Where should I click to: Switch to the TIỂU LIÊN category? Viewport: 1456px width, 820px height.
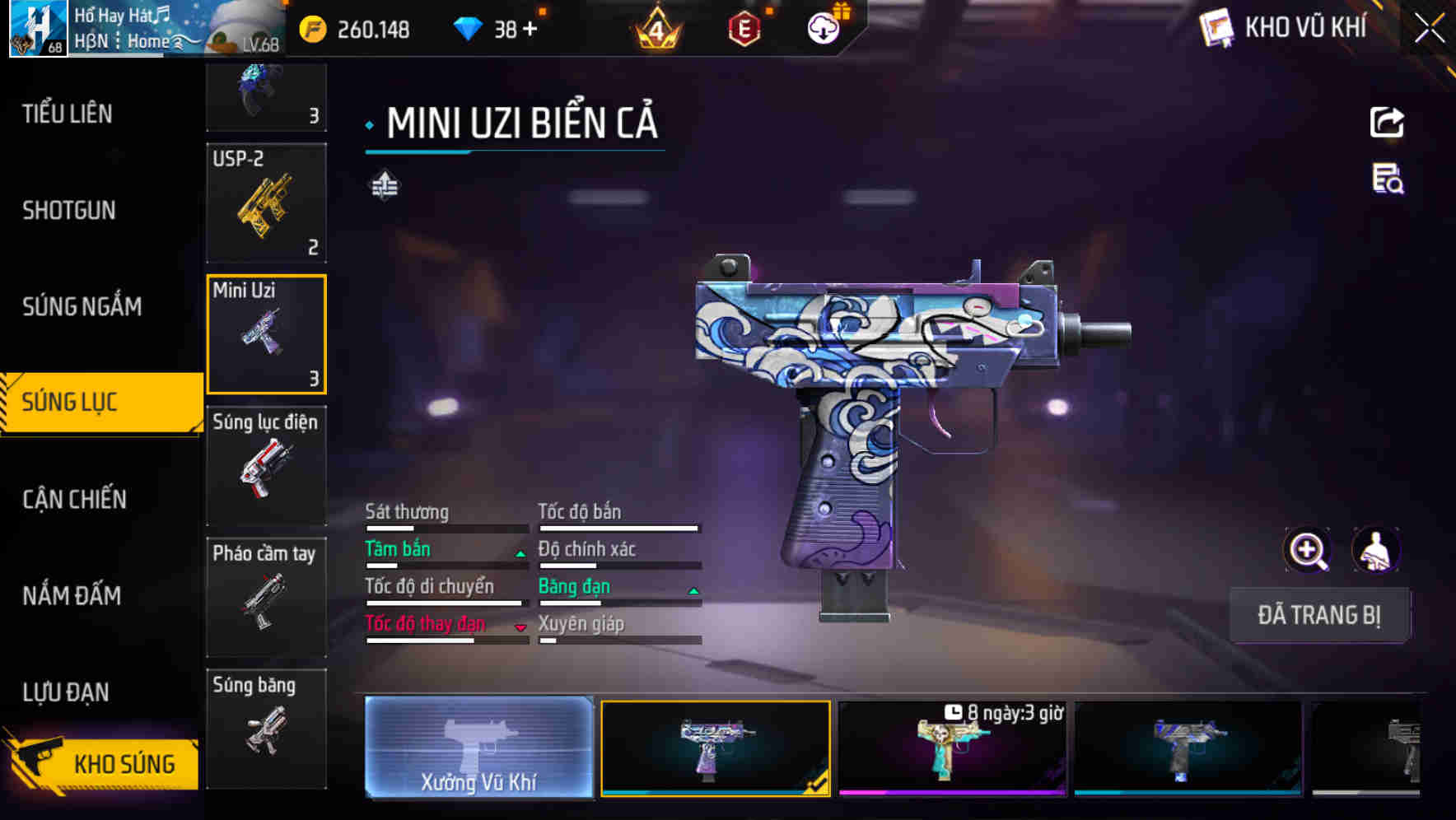pyautogui.click(x=68, y=114)
